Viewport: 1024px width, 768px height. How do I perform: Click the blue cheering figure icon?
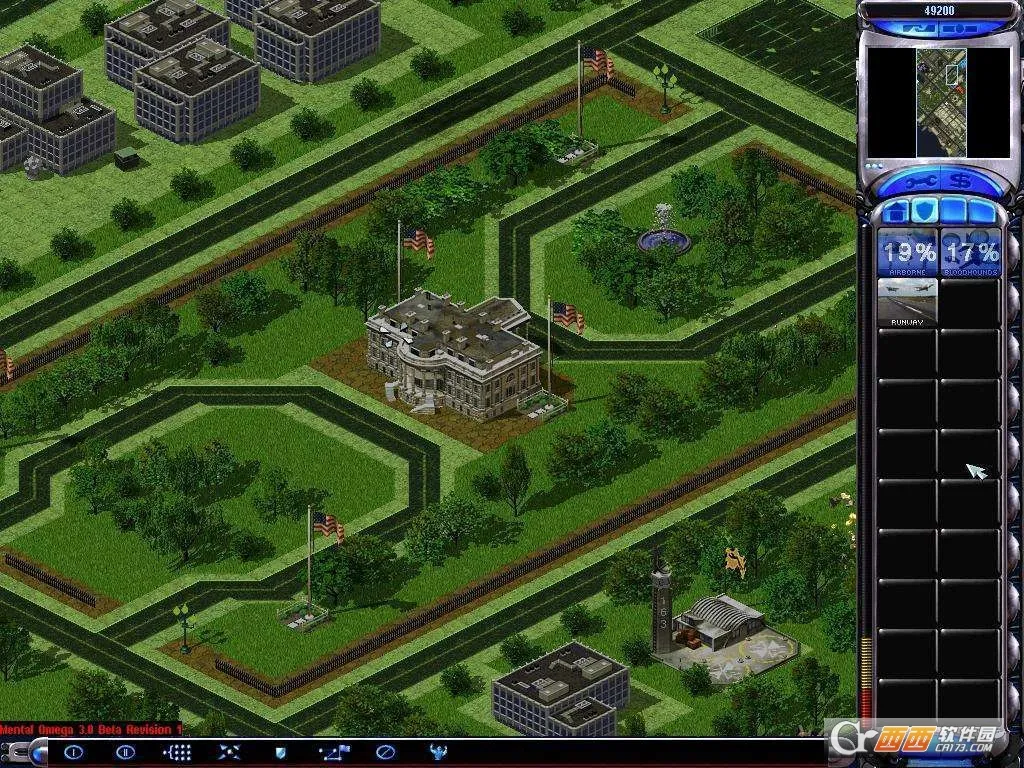coord(437,751)
